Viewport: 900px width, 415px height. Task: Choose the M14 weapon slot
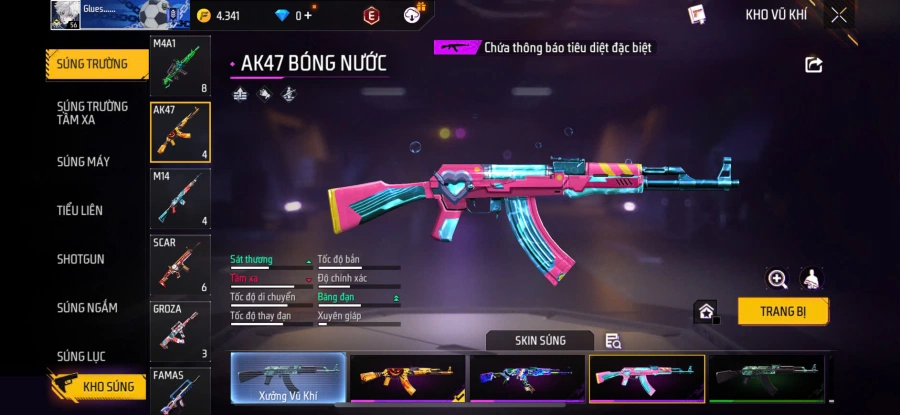pos(180,198)
